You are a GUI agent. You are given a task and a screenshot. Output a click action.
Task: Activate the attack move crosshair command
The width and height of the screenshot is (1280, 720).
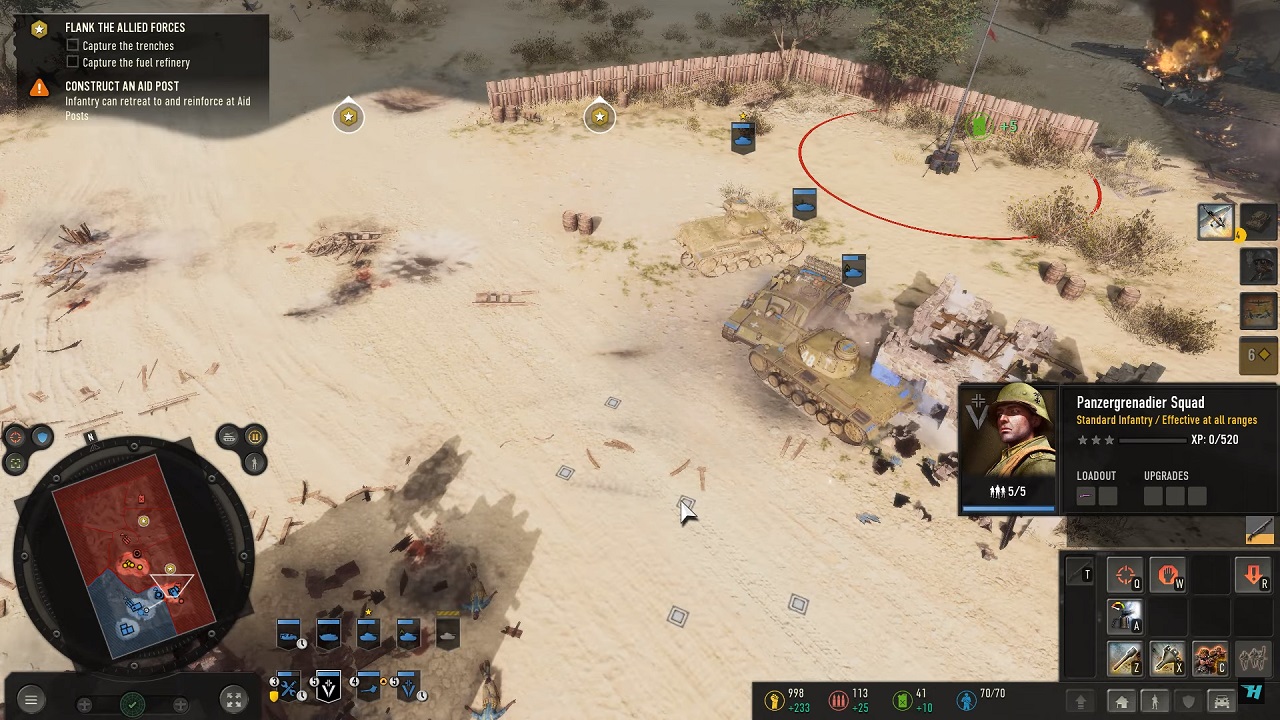tap(1125, 576)
